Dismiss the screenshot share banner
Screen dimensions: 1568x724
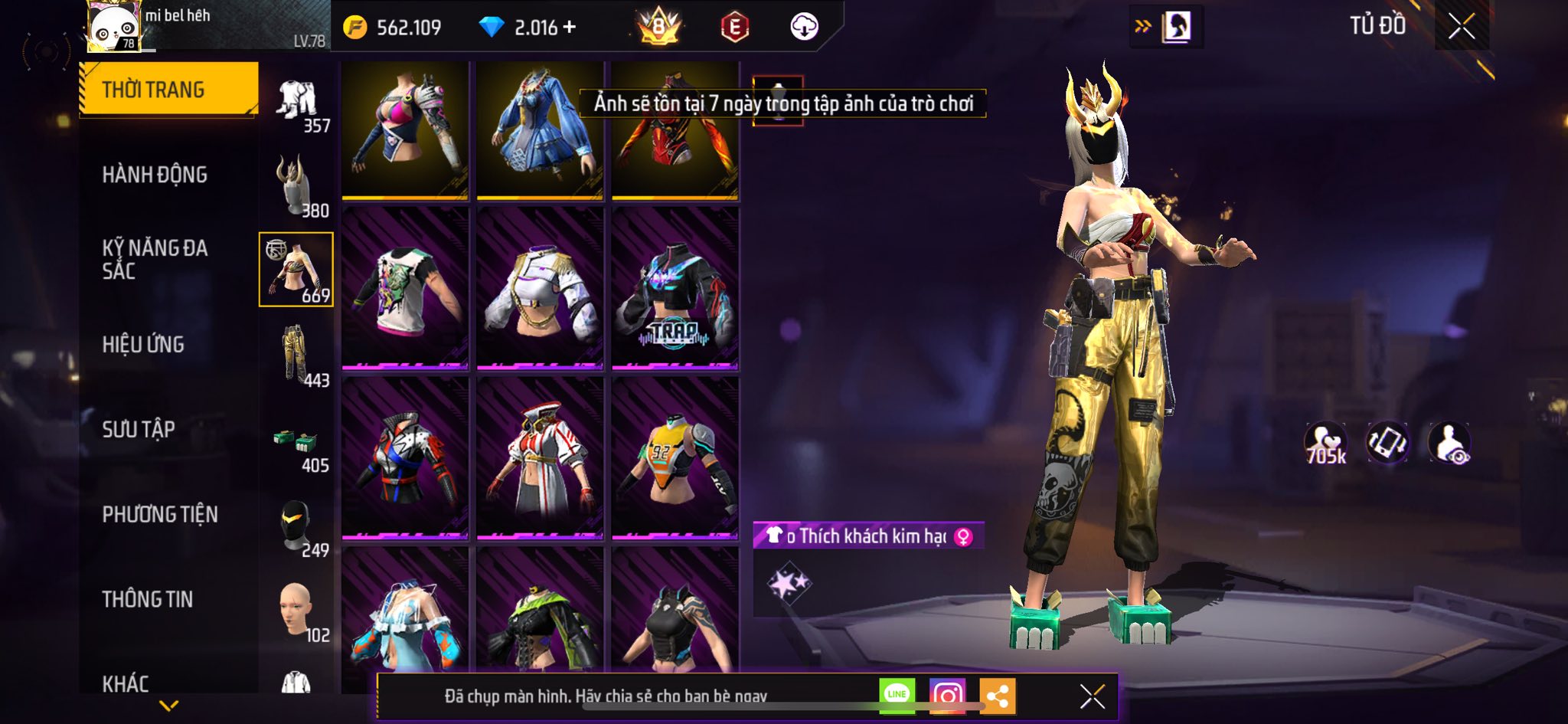[1092, 696]
